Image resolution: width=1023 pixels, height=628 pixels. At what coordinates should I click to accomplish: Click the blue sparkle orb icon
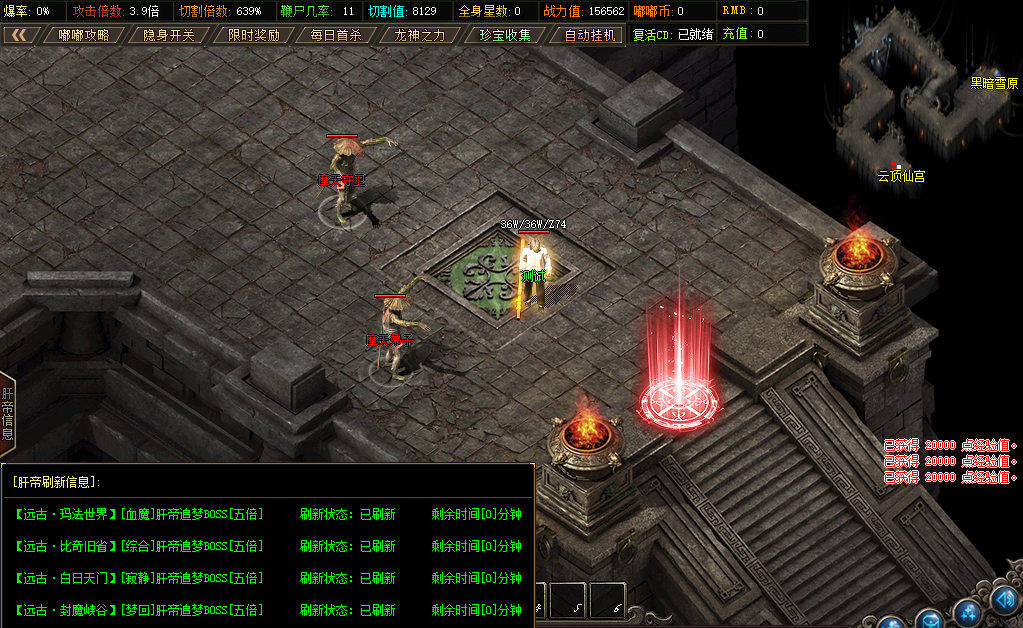[968, 612]
